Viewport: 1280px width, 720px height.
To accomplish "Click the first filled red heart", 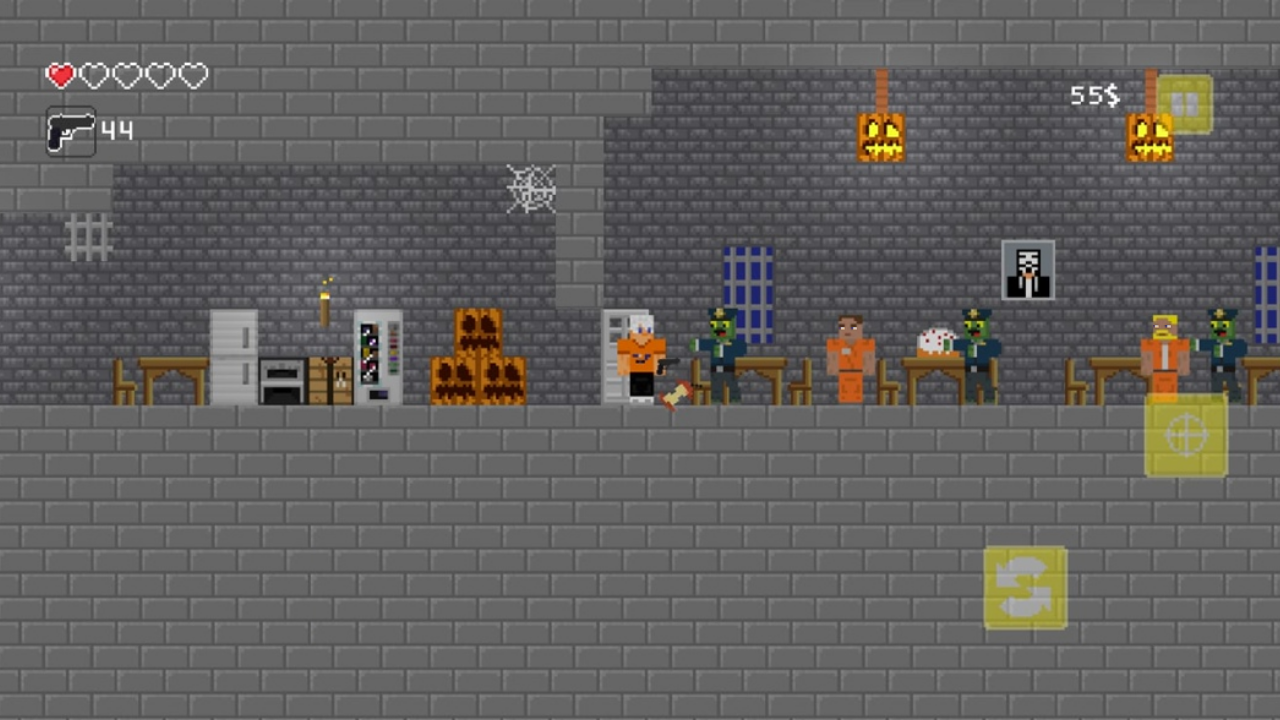I will click(x=60, y=75).
